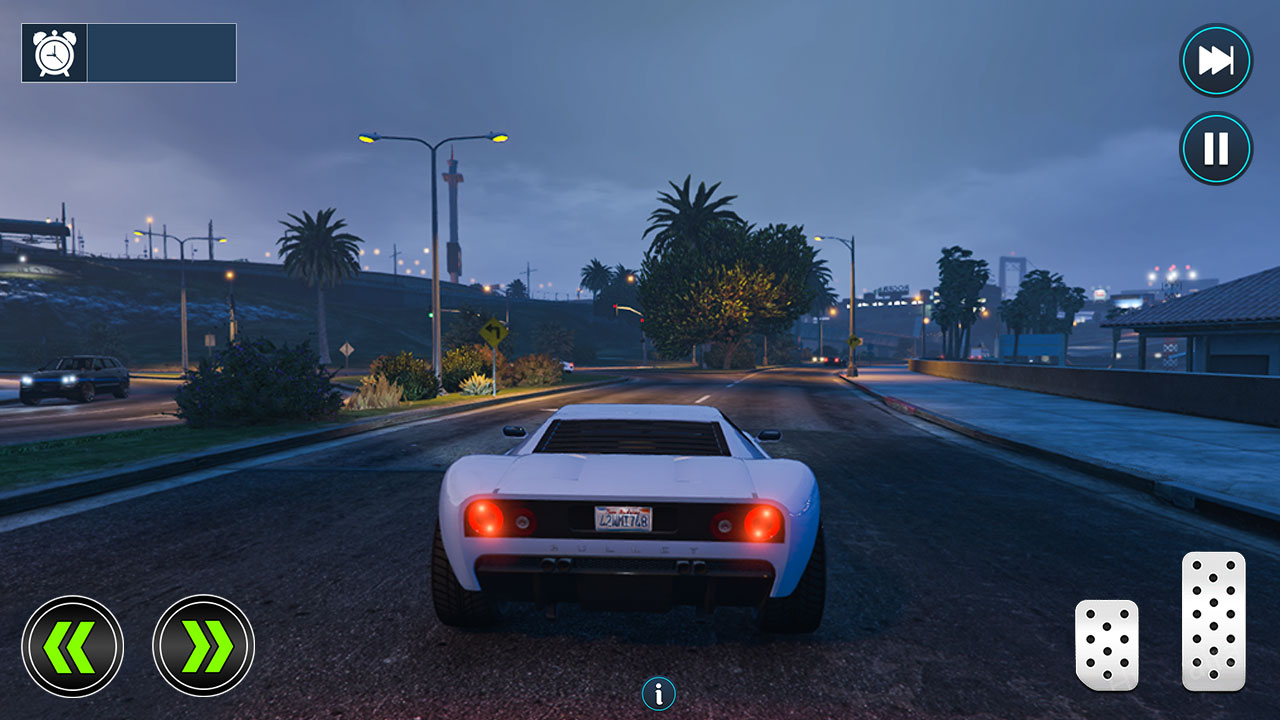Tap the skip level fast-forward icon
The height and width of the screenshot is (720, 1280).
click(x=1215, y=60)
